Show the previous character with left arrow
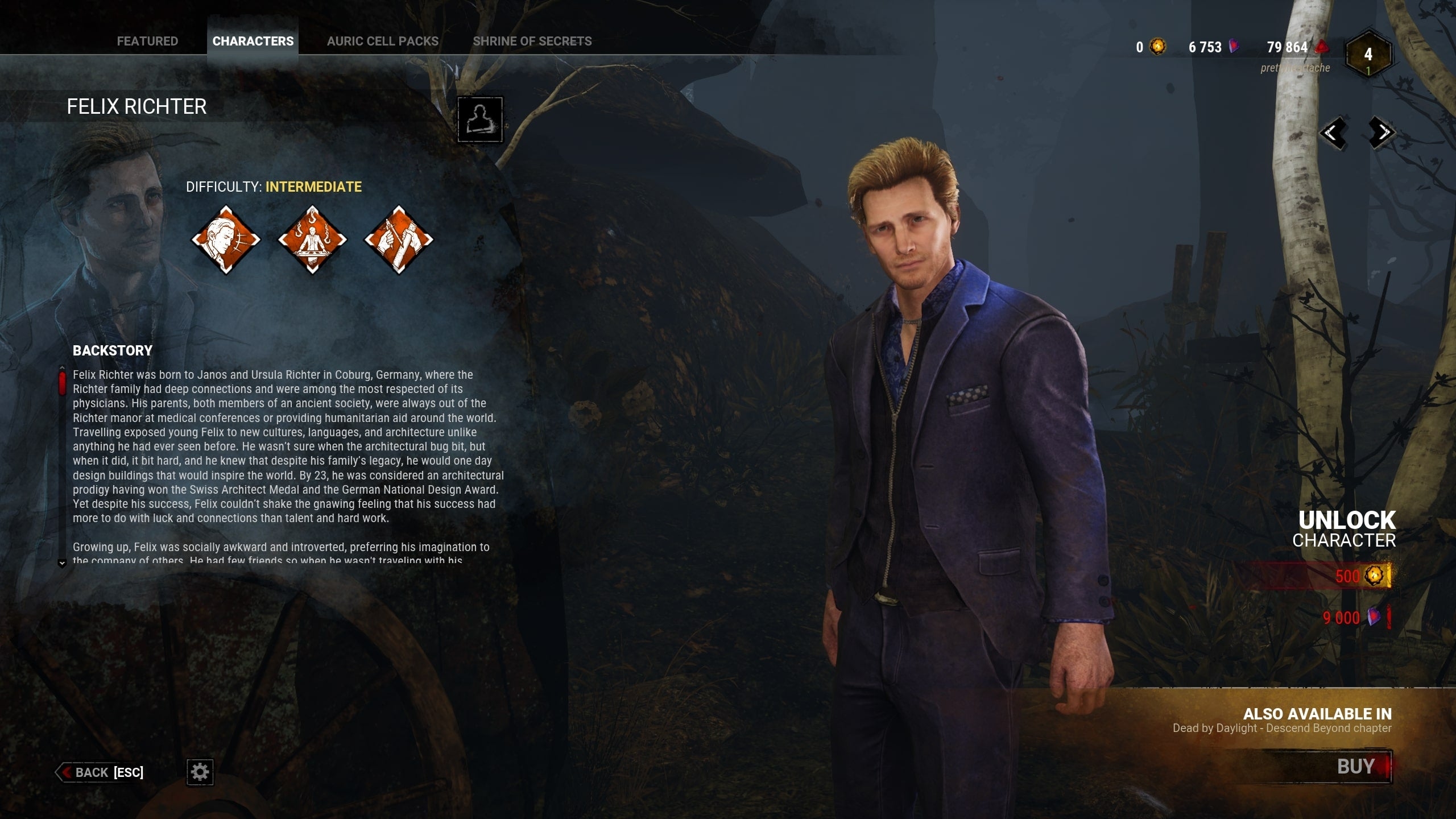This screenshot has width=1456, height=819. click(1333, 133)
